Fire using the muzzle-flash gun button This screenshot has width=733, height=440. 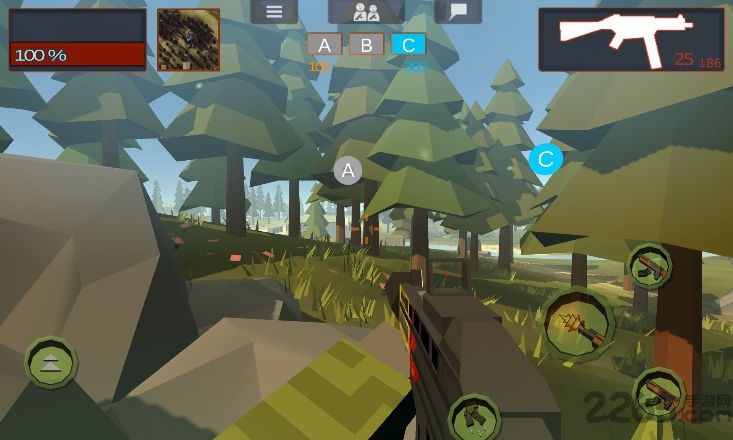[x=580, y=321]
